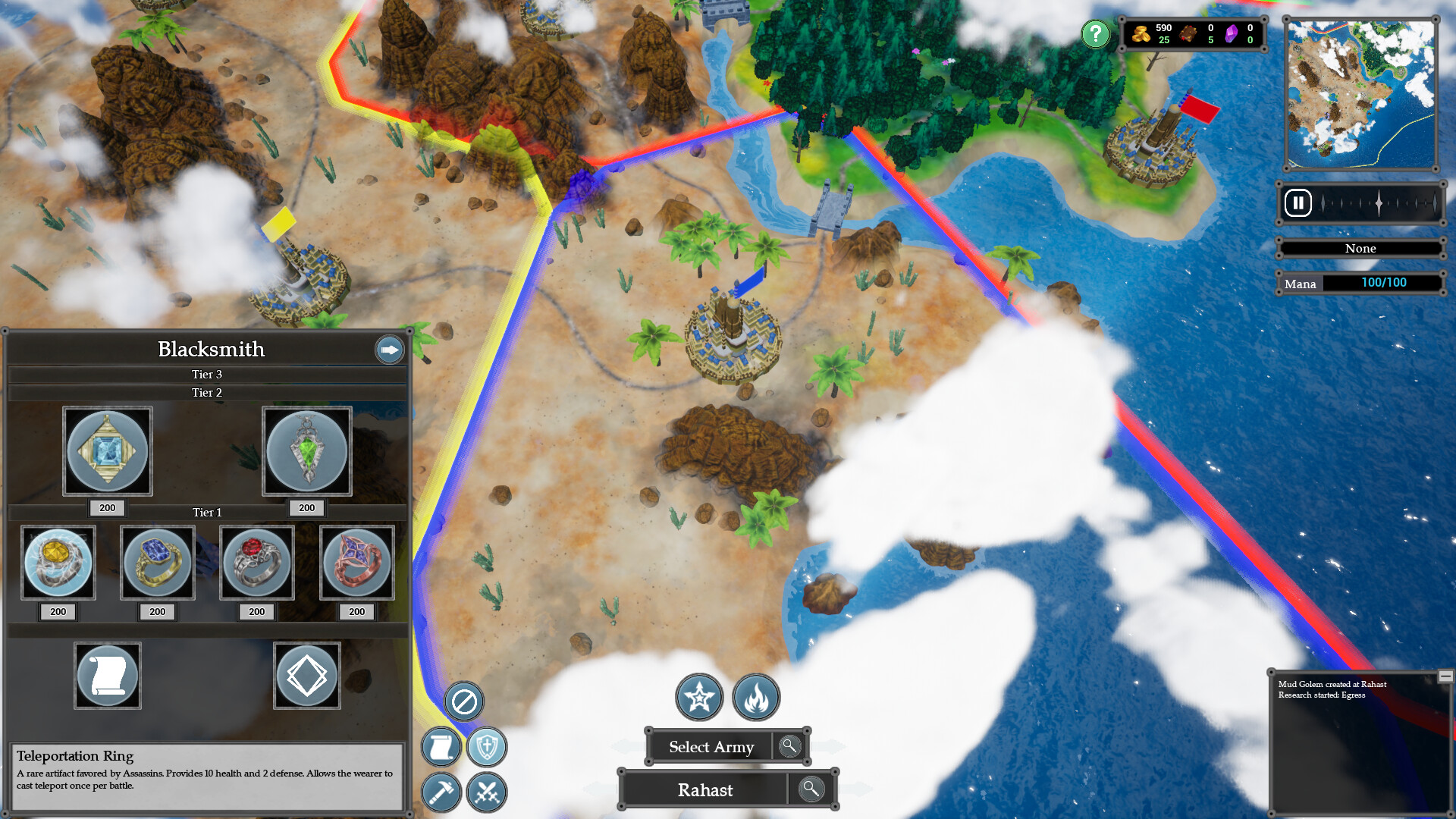This screenshot has height=819, width=1456.
Task: Pause the game with the pause button
Action: coord(1298,202)
